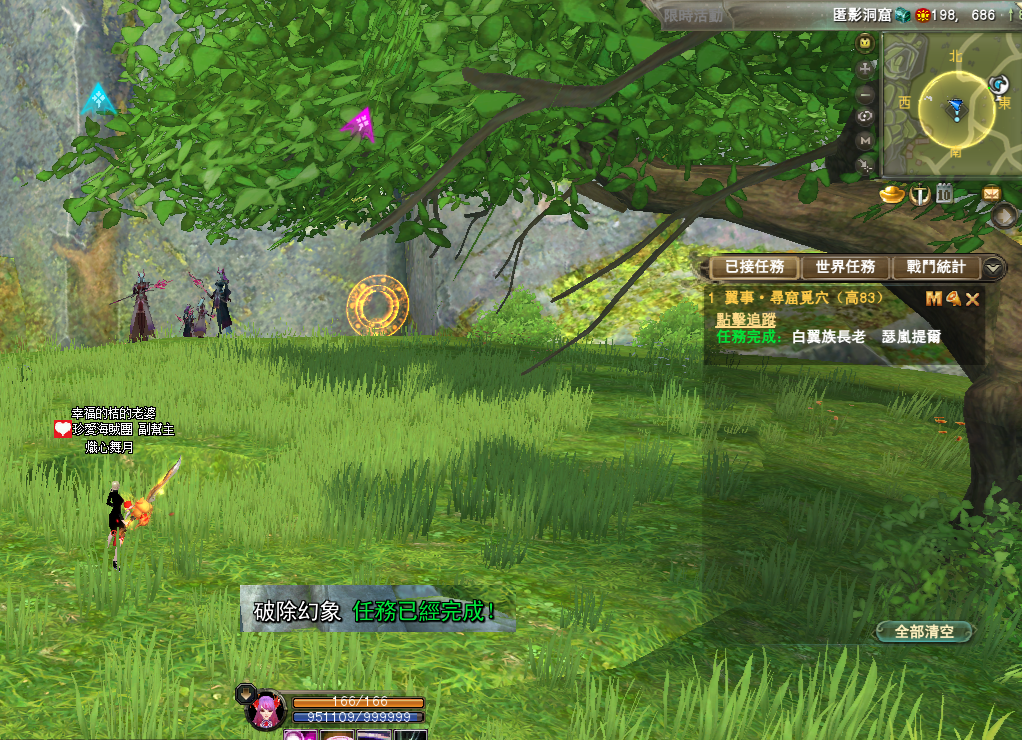Open the calendar icon below the minimap

(945, 194)
